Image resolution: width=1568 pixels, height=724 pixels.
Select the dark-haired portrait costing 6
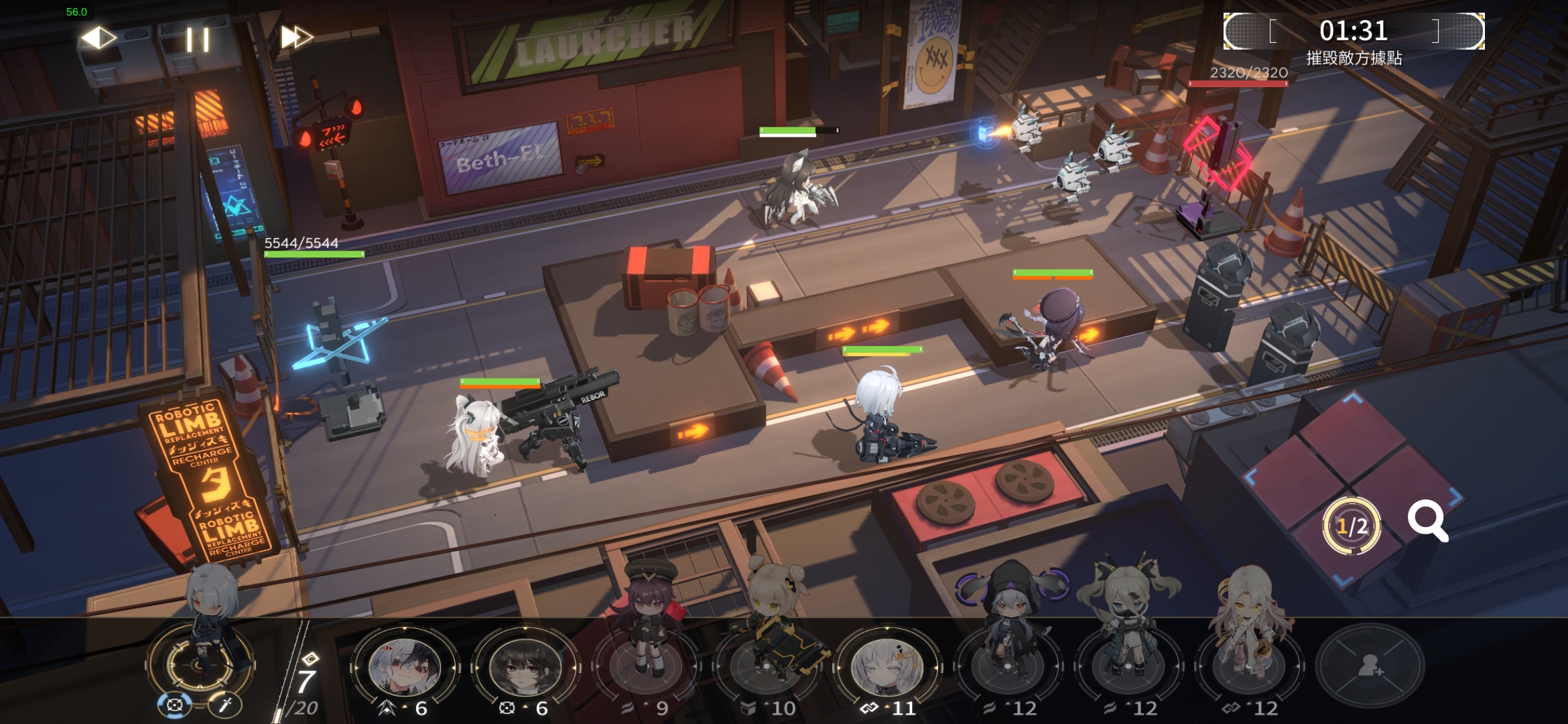tap(524, 666)
